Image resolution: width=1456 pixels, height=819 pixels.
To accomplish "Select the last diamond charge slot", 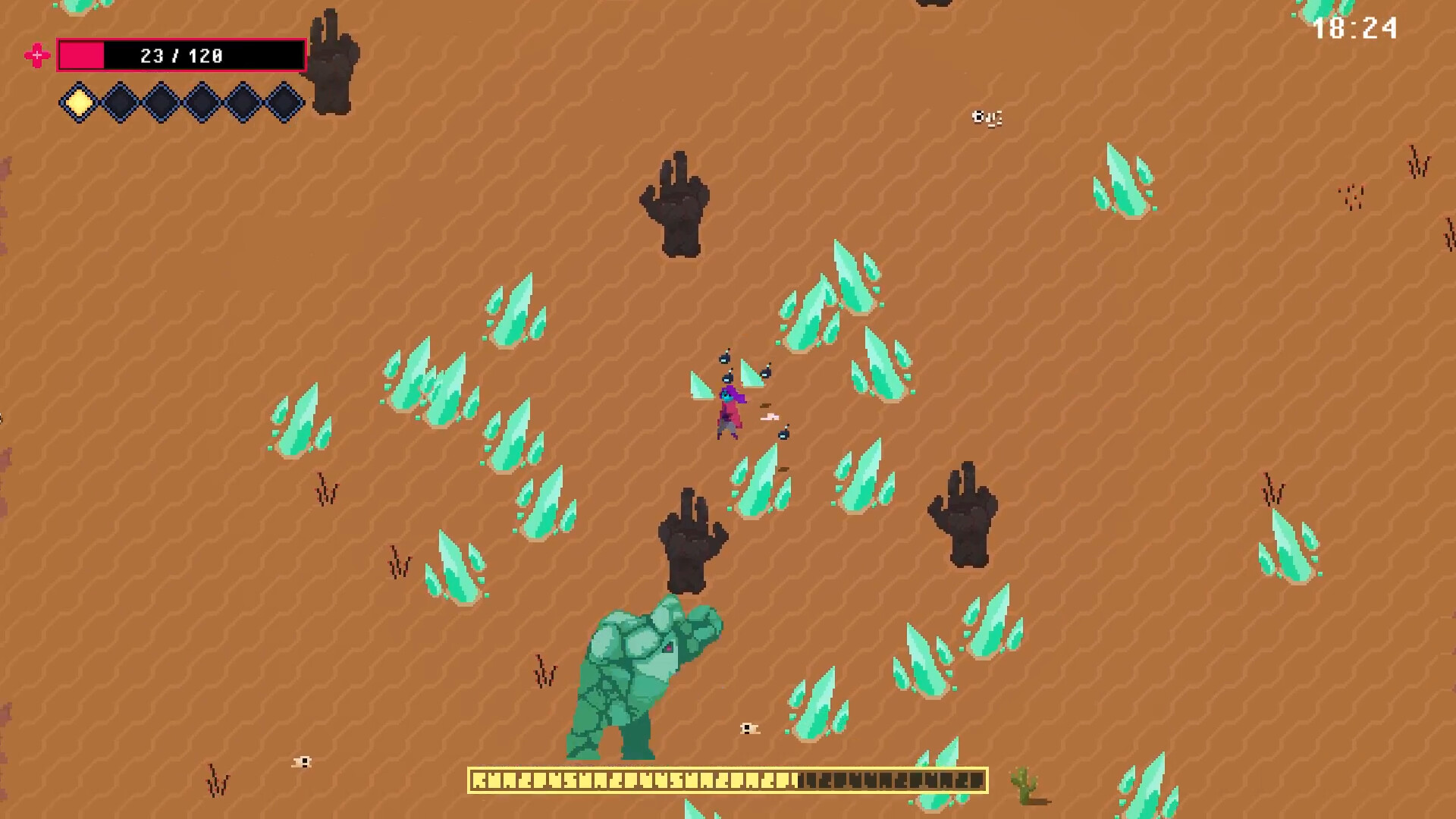I will [x=284, y=102].
